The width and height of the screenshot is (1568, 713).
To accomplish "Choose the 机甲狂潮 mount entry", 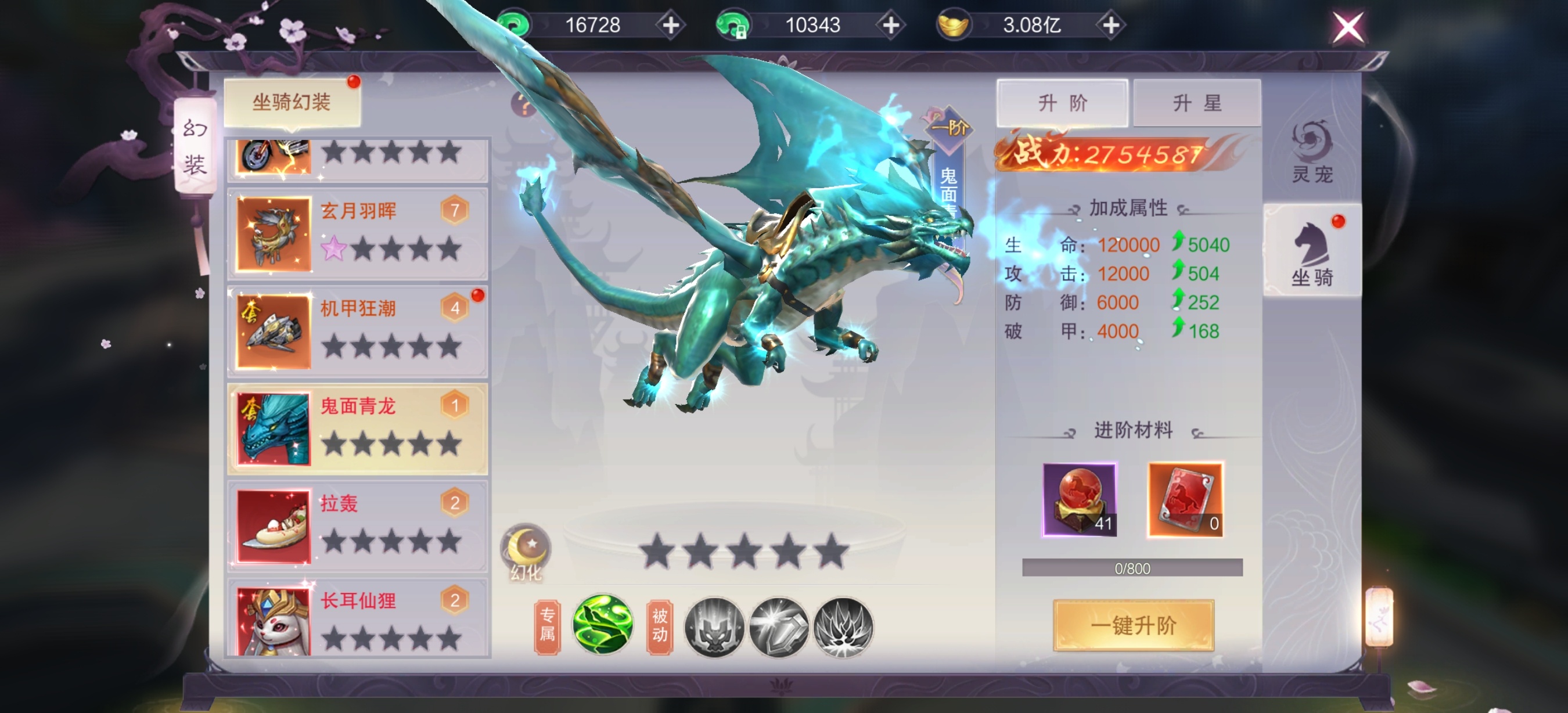I will click(357, 332).
